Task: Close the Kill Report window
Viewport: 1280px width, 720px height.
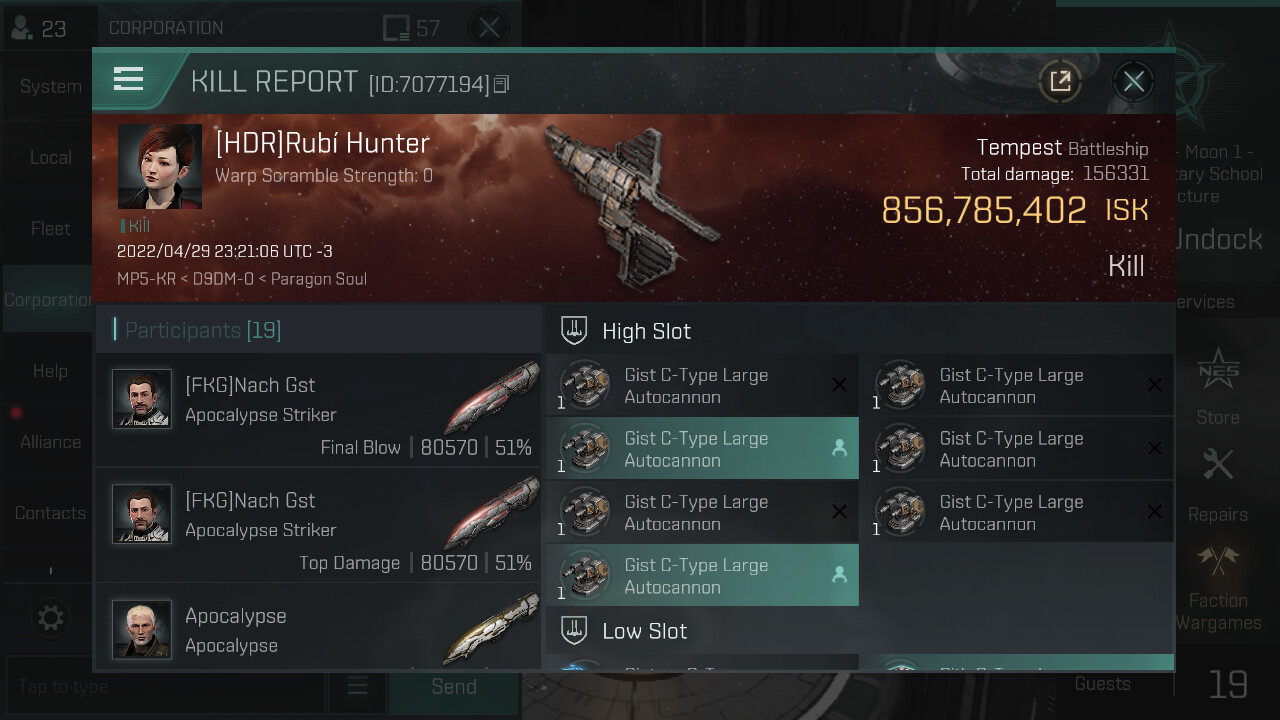Action: (1133, 82)
